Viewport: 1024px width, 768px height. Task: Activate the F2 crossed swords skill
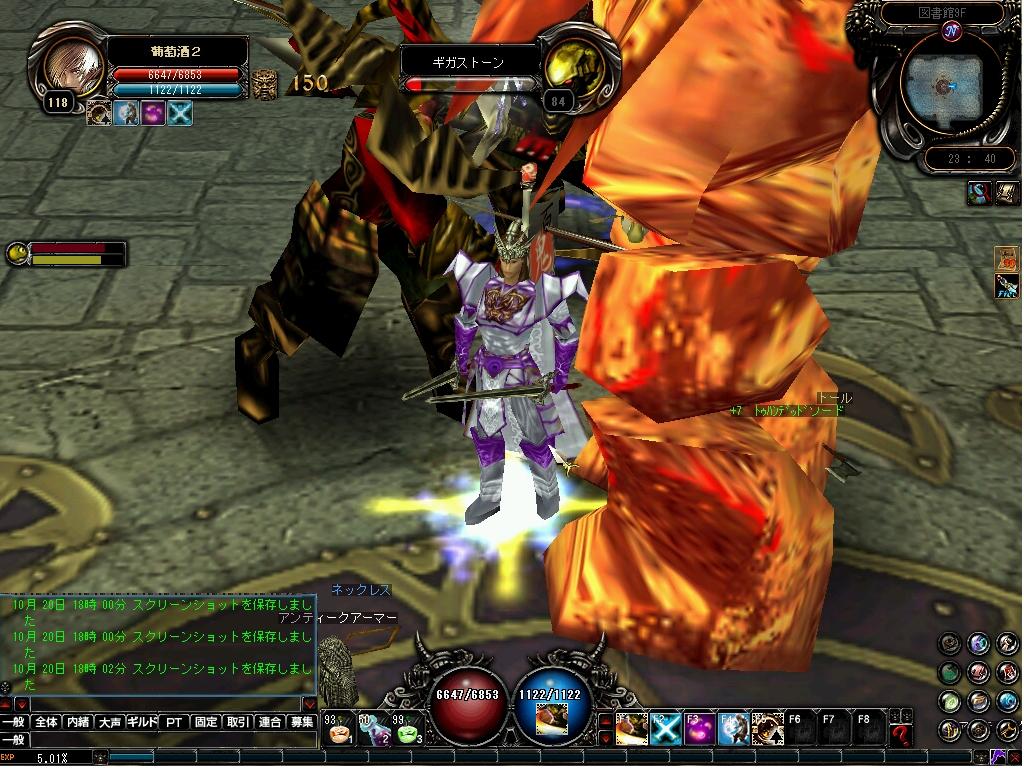coord(665,730)
